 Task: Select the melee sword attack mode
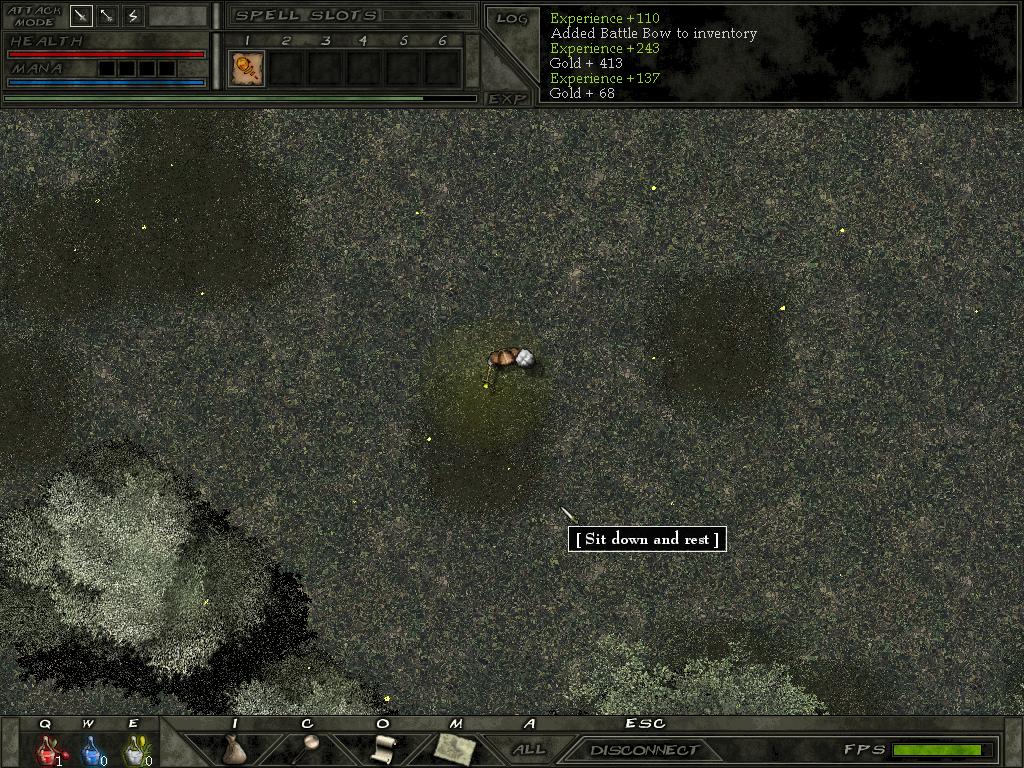[82, 15]
